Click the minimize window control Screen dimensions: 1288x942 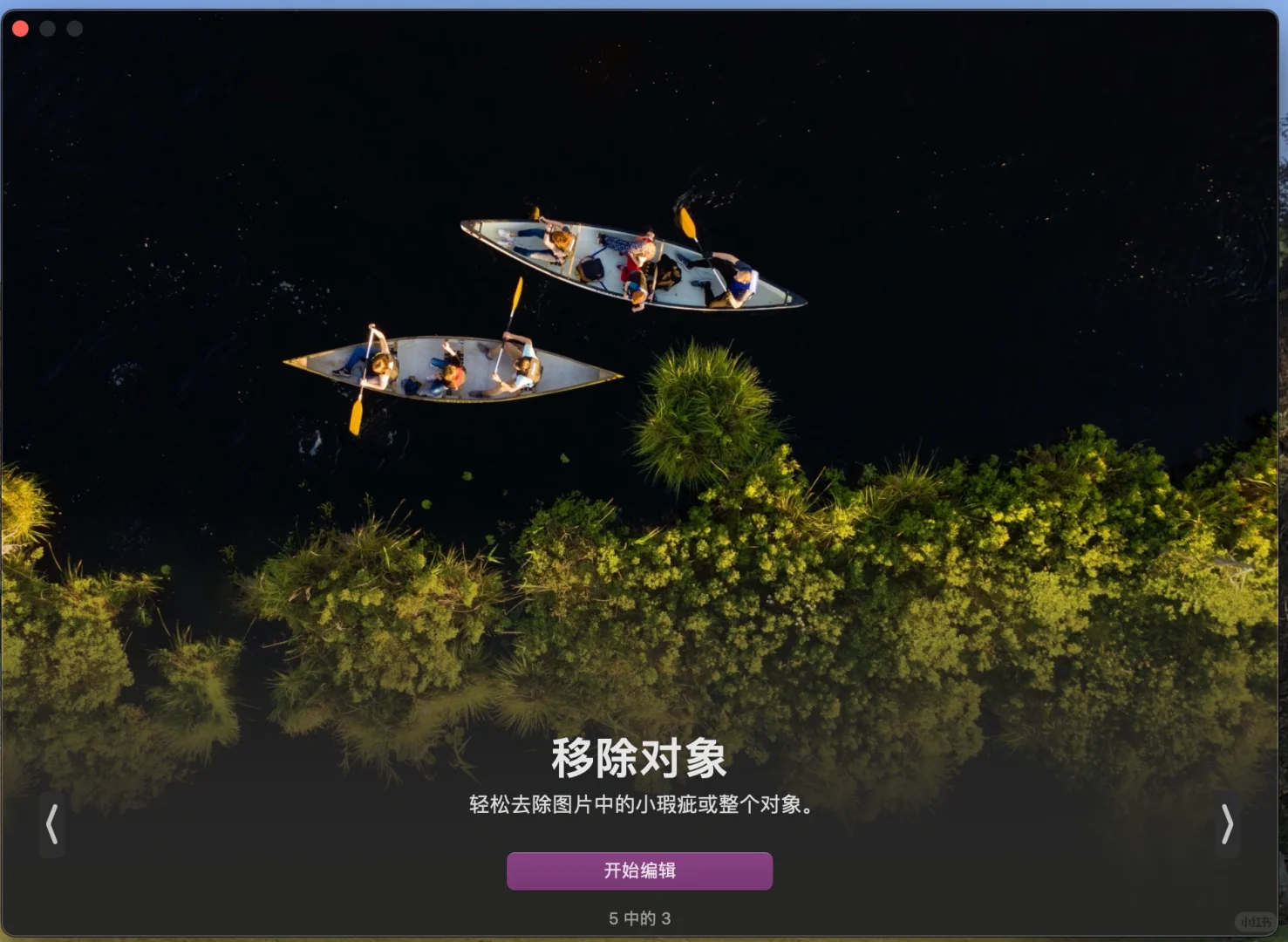48,28
